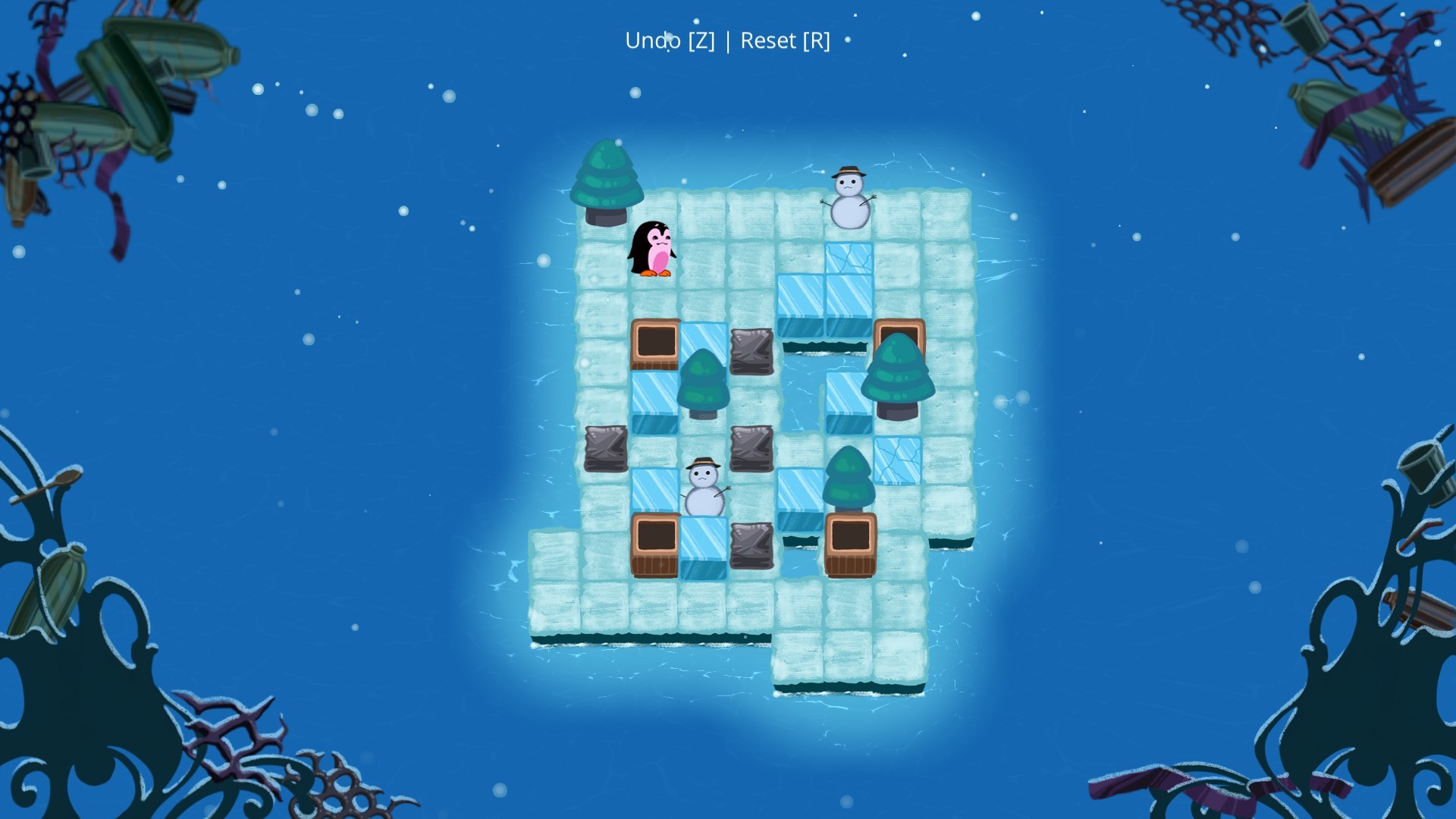Image resolution: width=1456 pixels, height=819 pixels.
Task: Select the wooden crate at the bottom left
Action: tap(656, 546)
